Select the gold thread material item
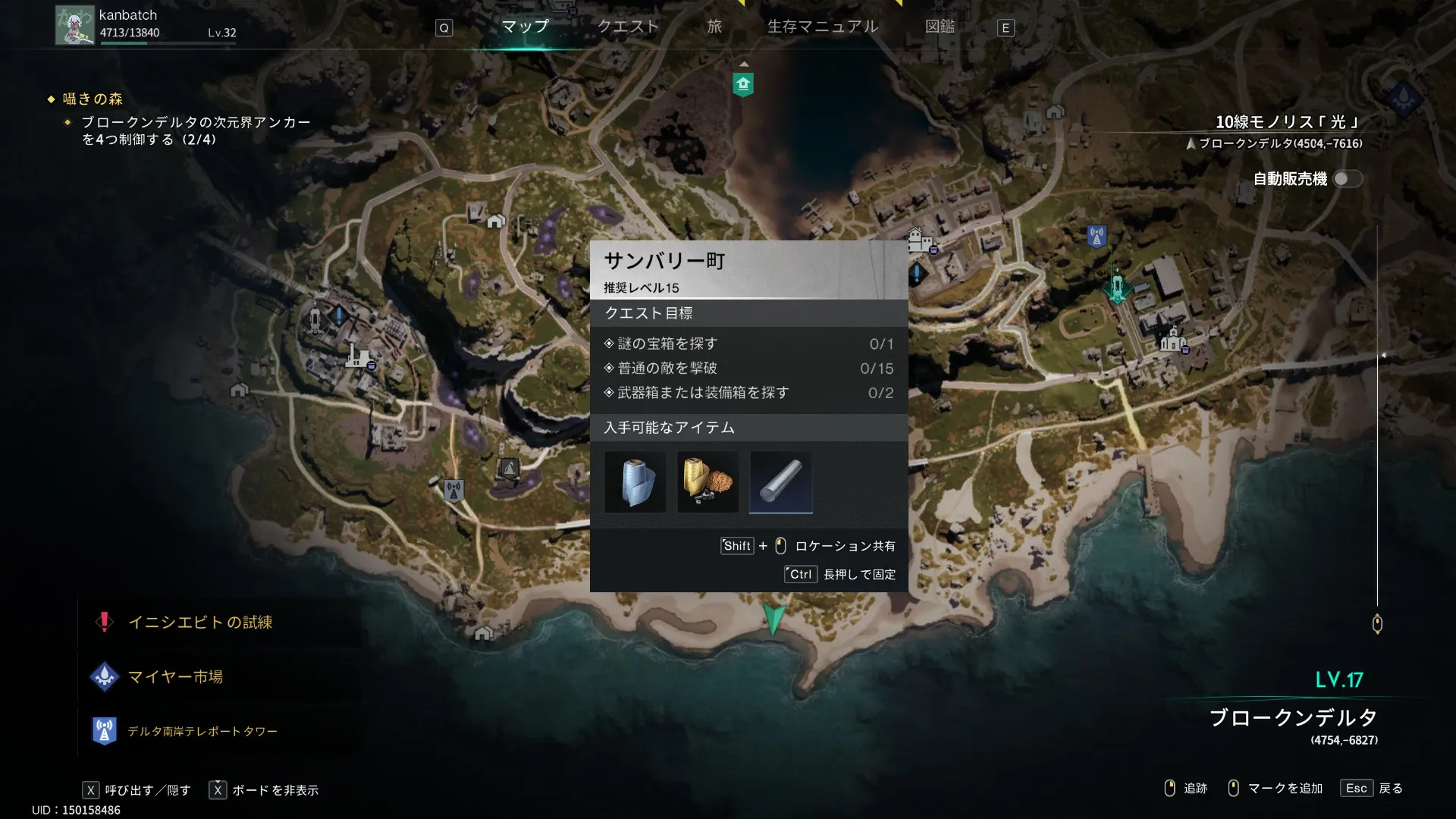Image resolution: width=1456 pixels, height=819 pixels. [x=708, y=482]
